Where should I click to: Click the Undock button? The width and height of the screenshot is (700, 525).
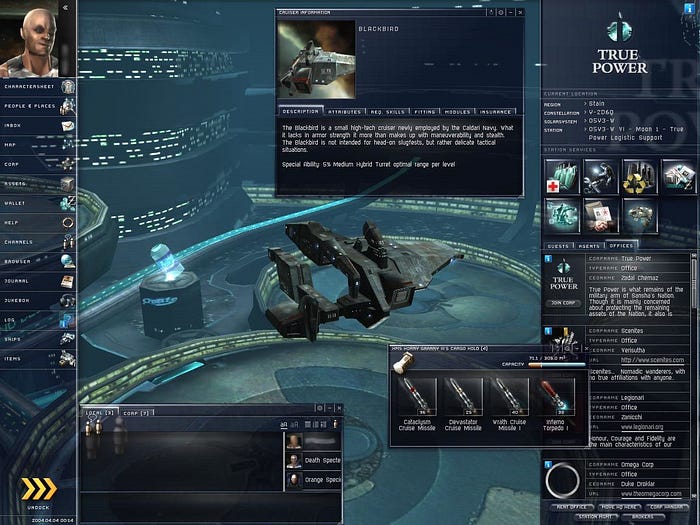(x=39, y=491)
